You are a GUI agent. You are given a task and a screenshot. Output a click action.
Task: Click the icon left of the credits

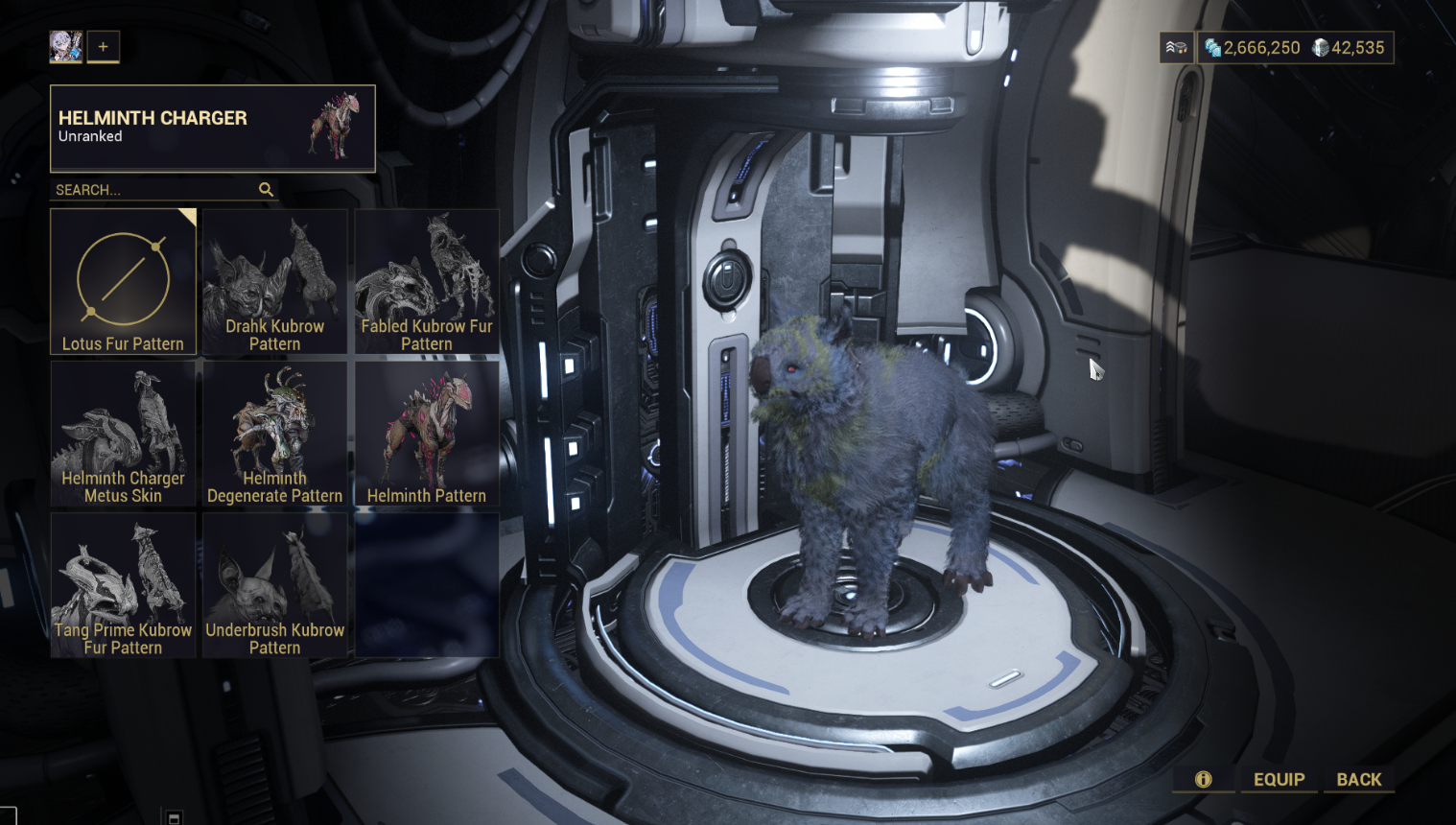tap(1176, 48)
